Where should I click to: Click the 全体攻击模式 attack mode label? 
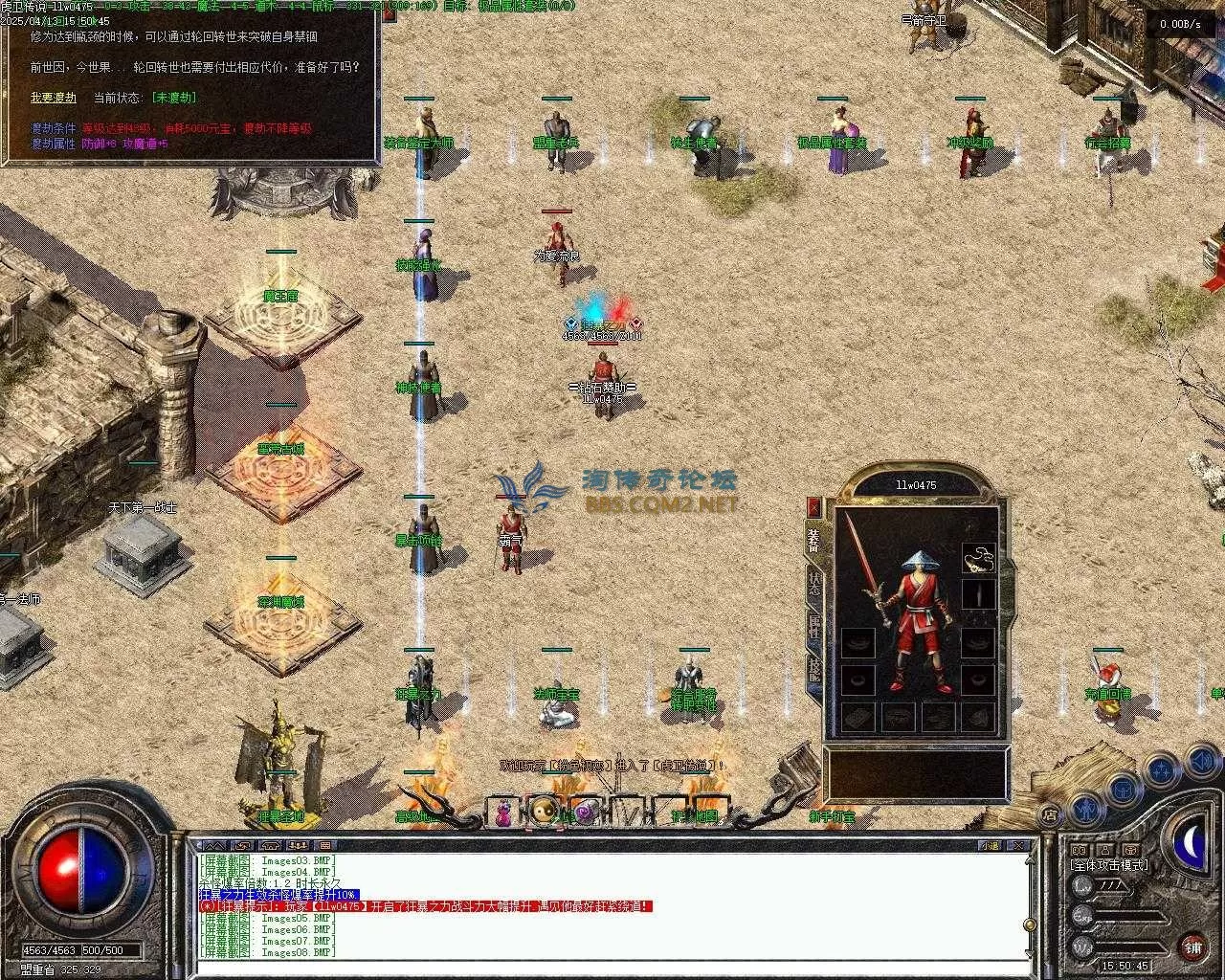pos(1109,865)
